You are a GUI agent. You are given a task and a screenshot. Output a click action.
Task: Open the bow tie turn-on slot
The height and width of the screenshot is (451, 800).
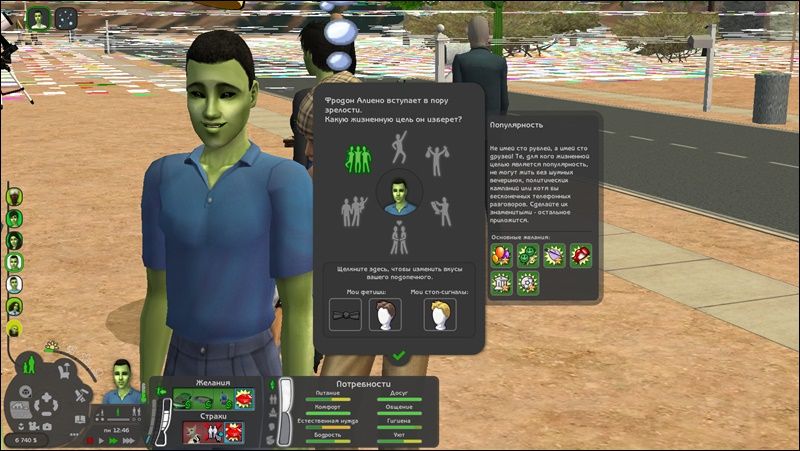pyautogui.click(x=346, y=315)
